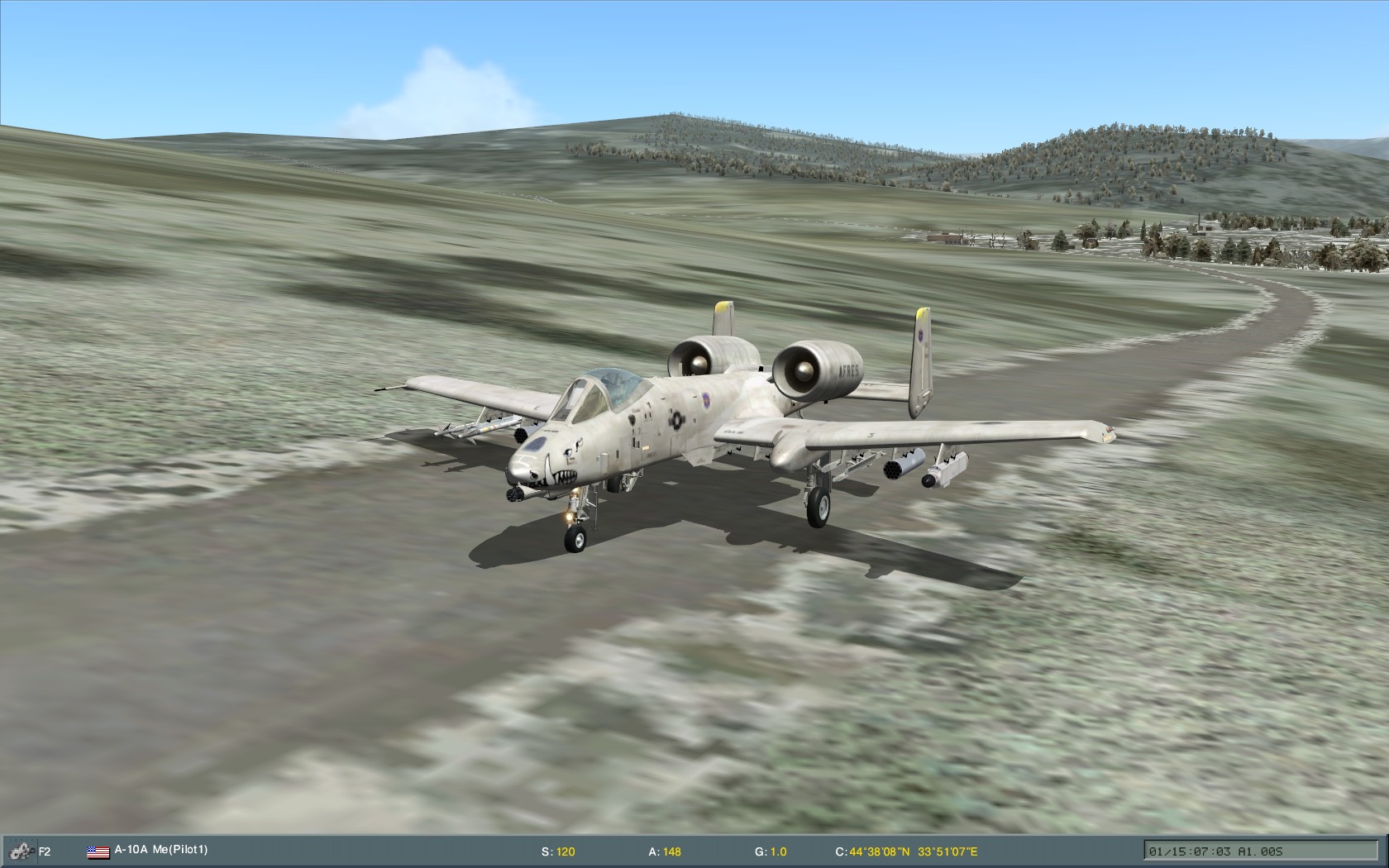Click the left engine nacelle

tap(711, 355)
